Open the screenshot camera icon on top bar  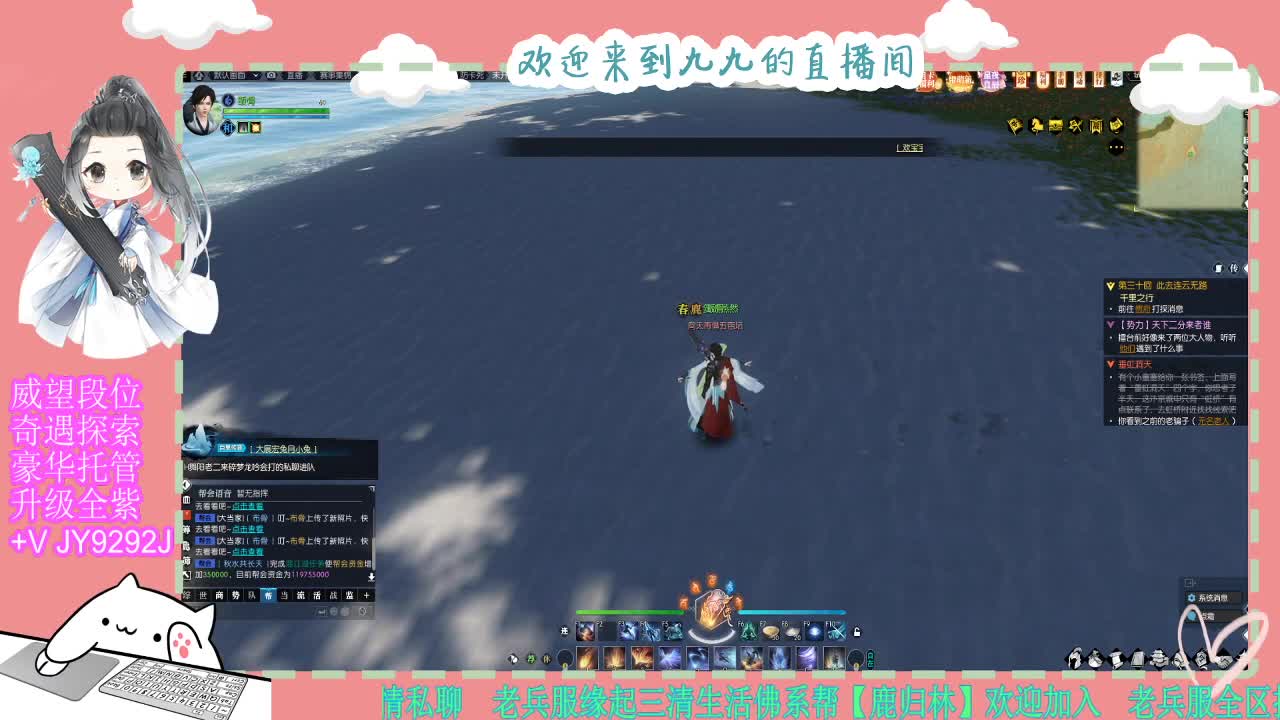pos(271,75)
